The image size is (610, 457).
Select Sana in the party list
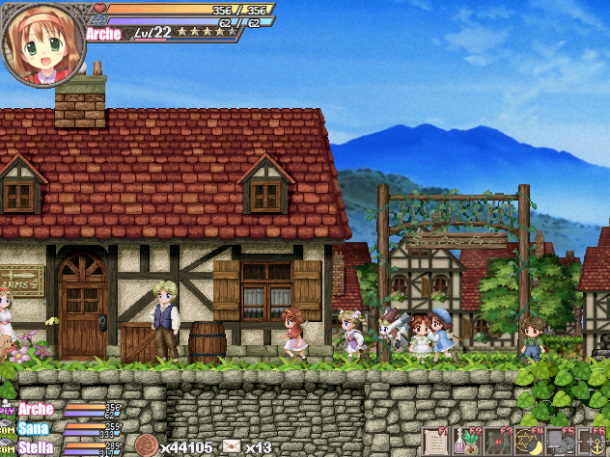point(35,428)
